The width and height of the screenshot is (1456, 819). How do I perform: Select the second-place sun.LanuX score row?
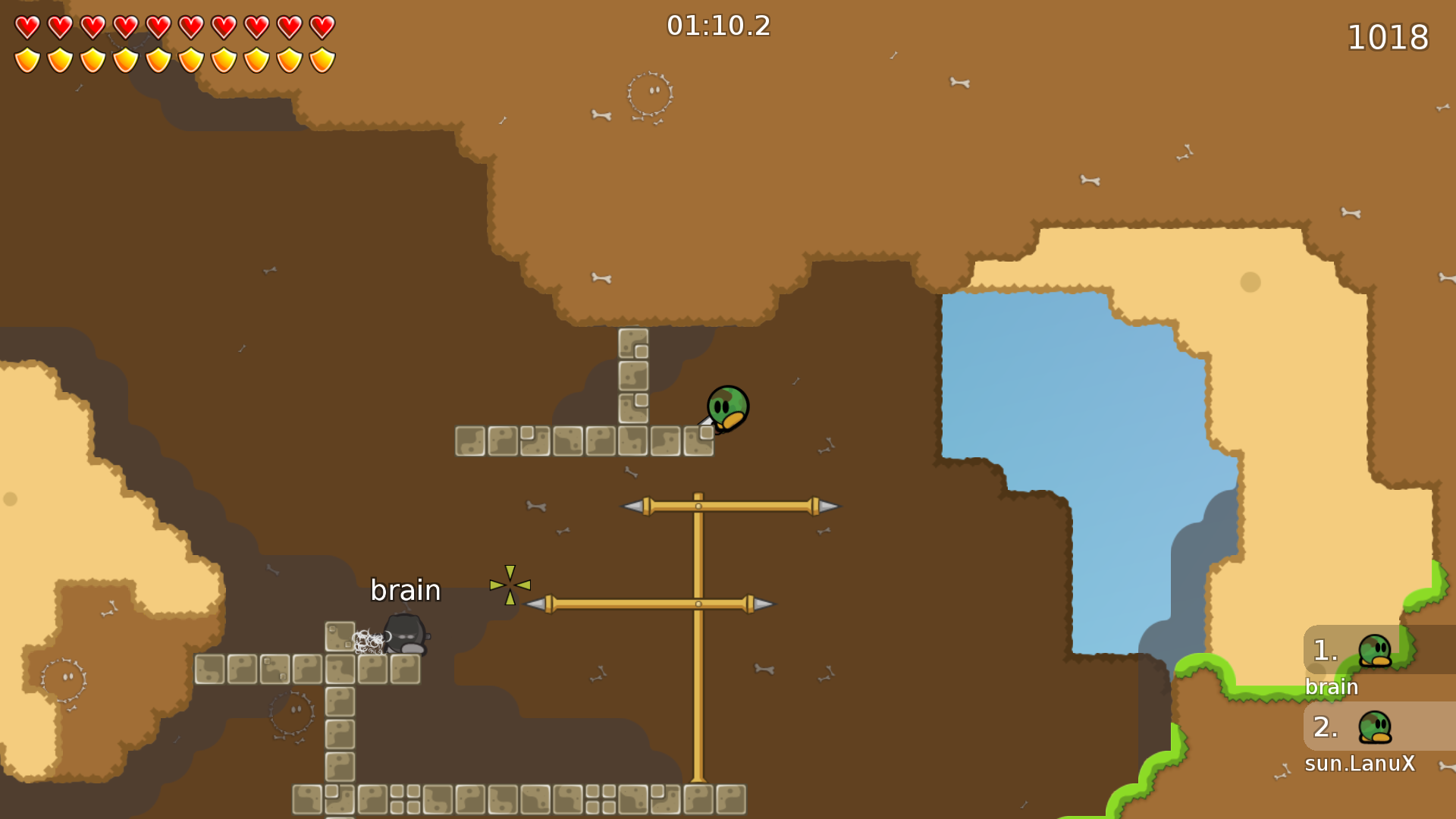[1377, 726]
